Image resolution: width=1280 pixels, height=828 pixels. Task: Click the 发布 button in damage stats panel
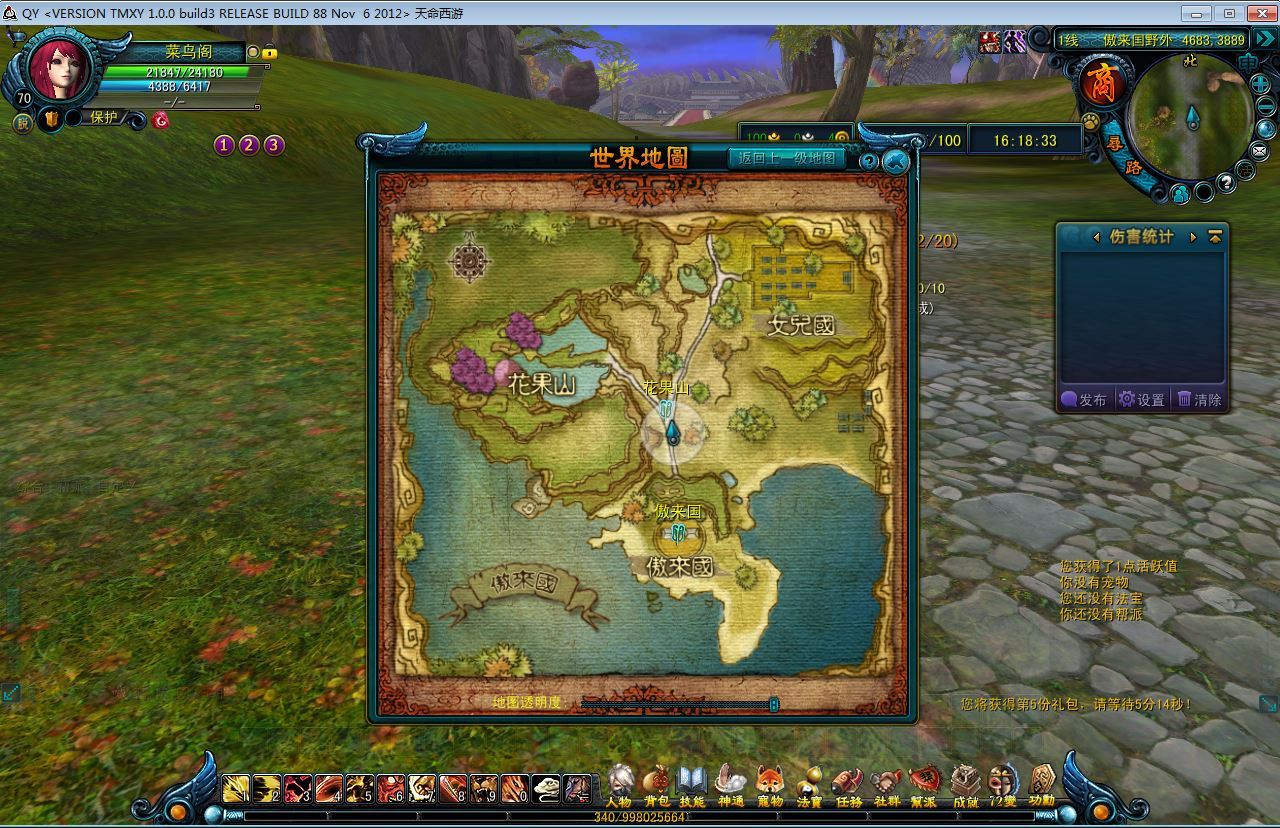pyautogui.click(x=1084, y=399)
